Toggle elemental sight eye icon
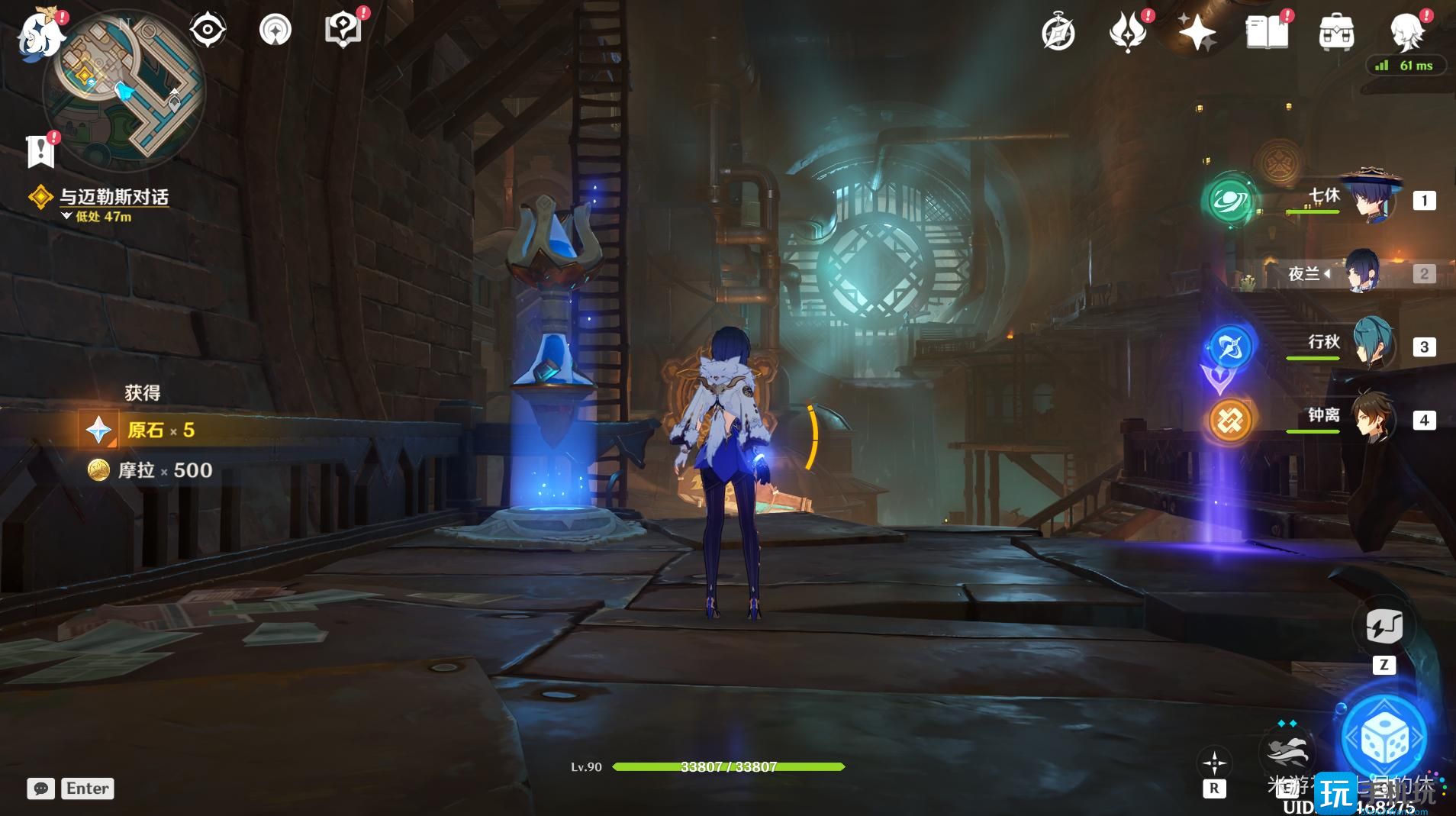 (x=208, y=31)
